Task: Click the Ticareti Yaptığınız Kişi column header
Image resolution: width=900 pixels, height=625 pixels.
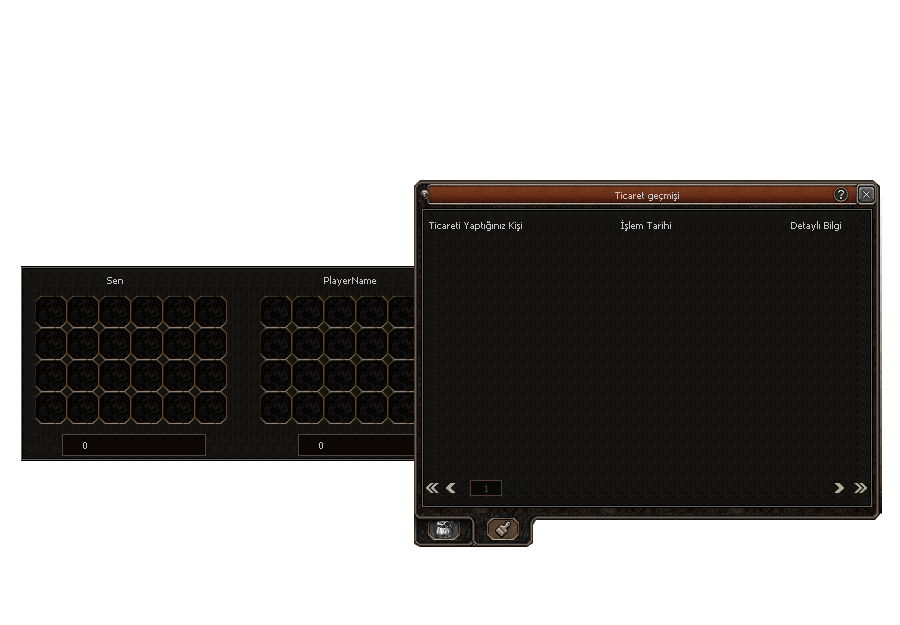Action: pyautogui.click(x=475, y=226)
